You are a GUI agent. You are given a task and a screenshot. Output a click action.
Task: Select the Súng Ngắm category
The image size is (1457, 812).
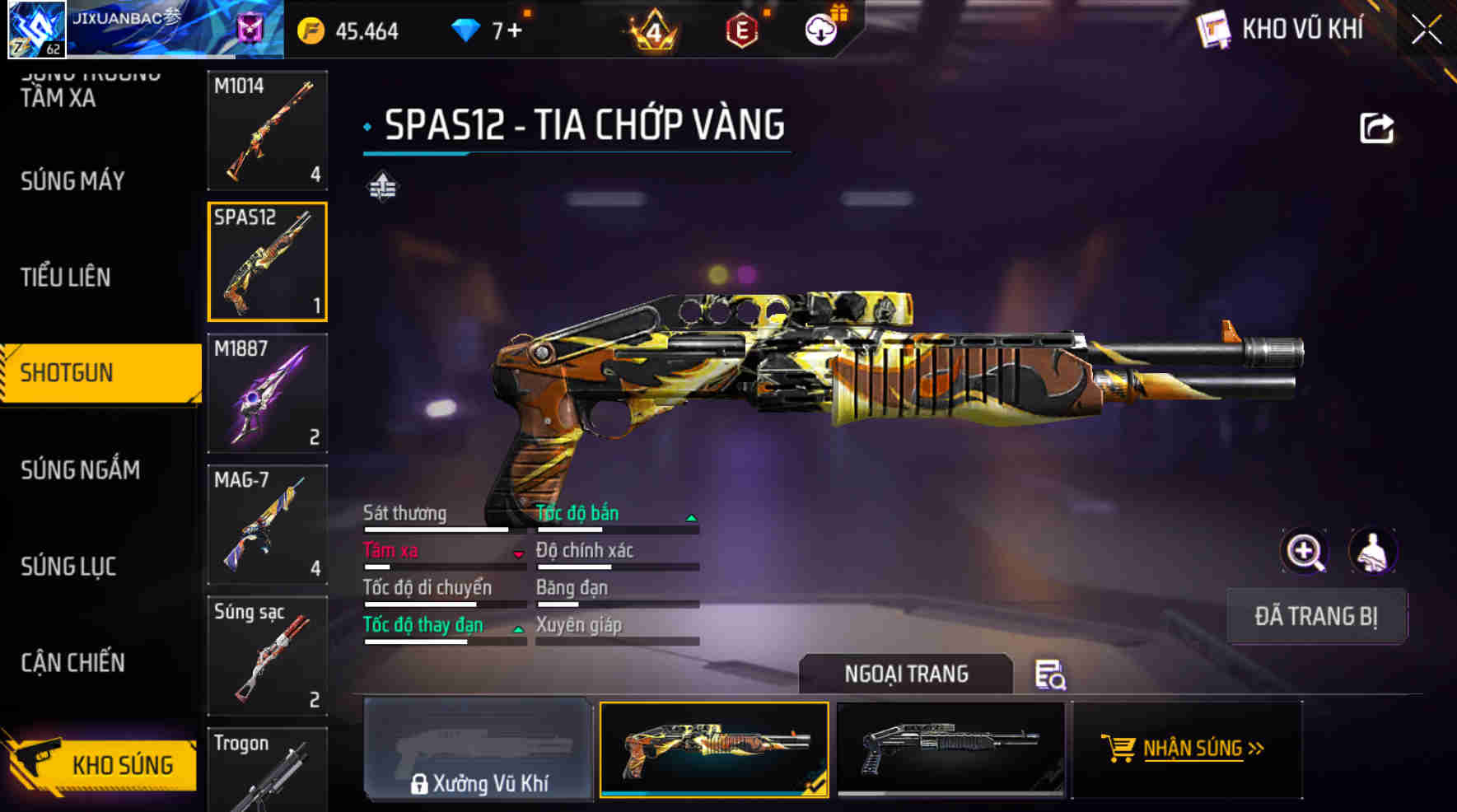point(80,470)
